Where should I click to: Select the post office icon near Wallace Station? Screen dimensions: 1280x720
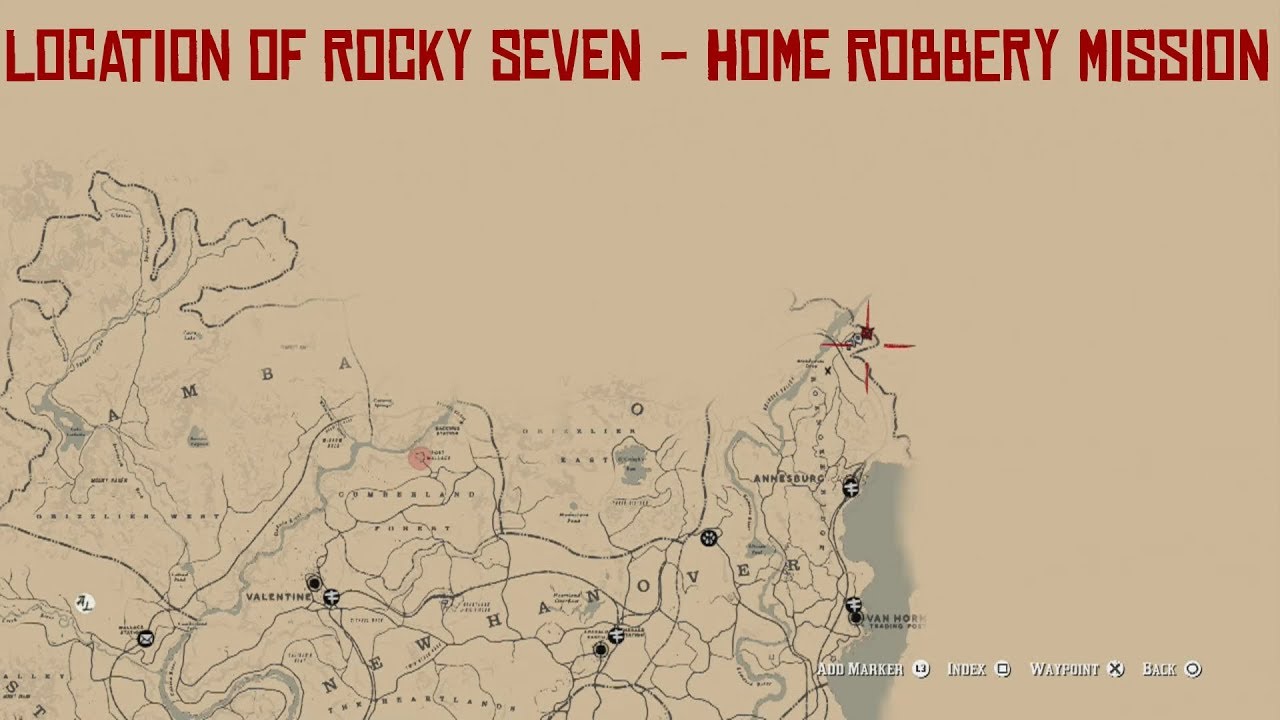tap(145, 639)
